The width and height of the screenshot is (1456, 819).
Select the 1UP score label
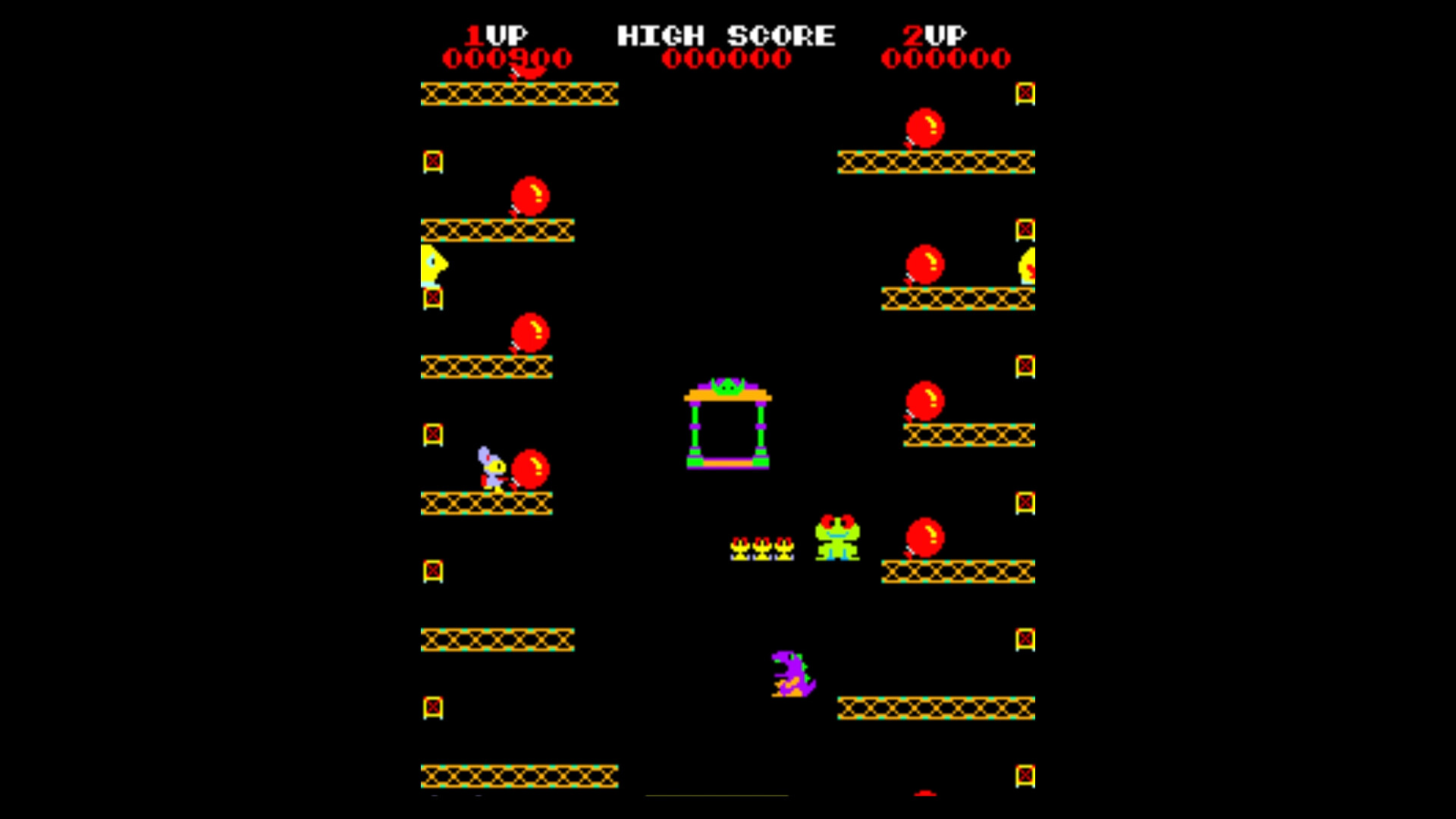[497, 33]
